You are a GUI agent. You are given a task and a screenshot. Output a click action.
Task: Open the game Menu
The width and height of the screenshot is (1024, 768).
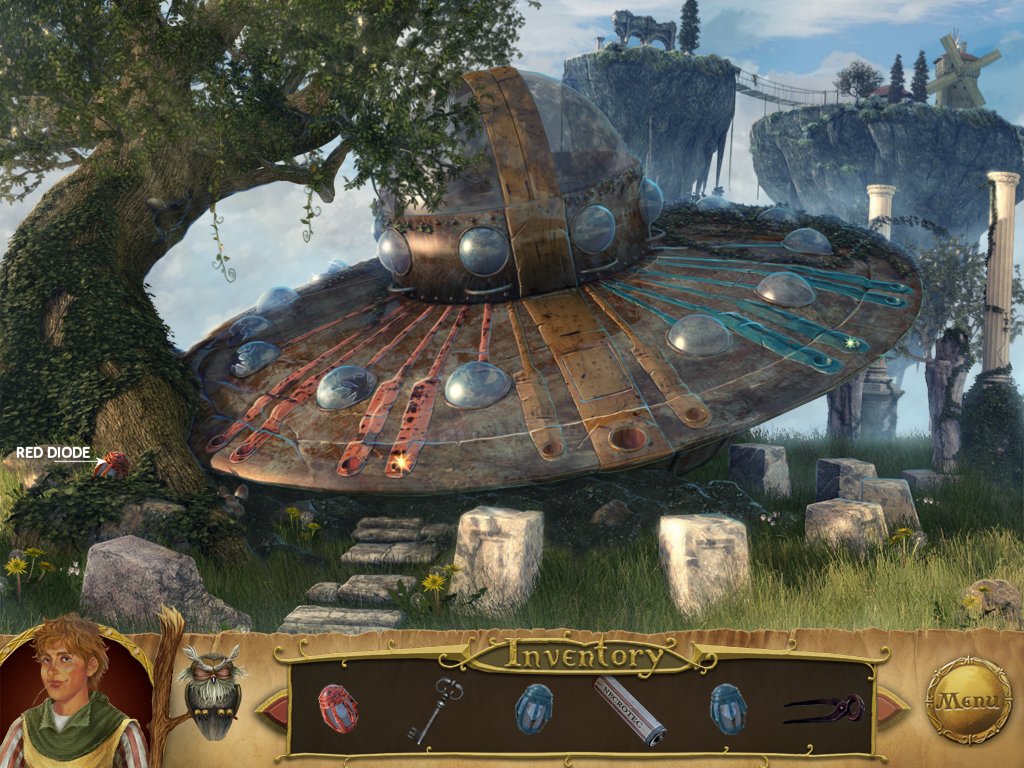pyautogui.click(x=968, y=700)
